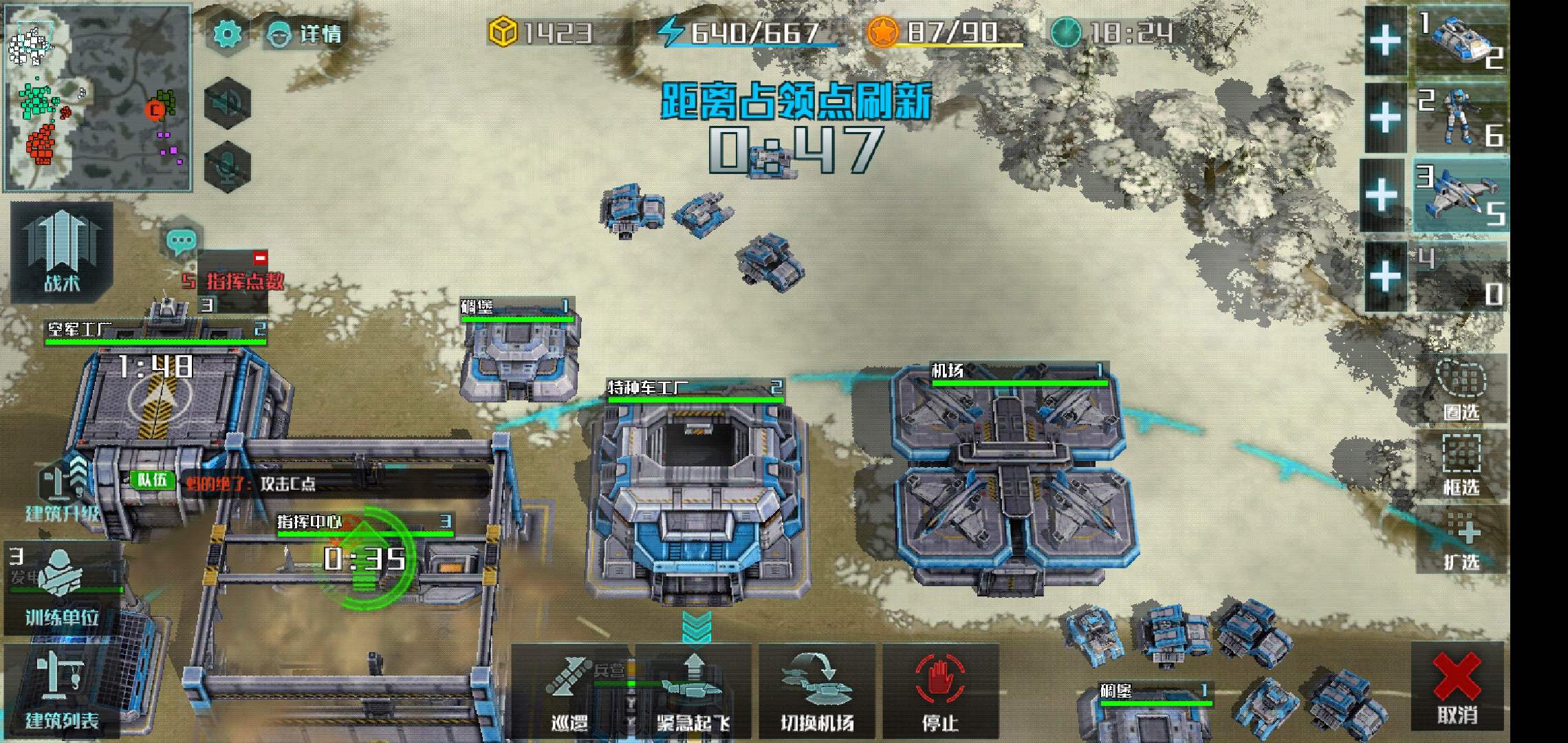Open the chat bubble icon
This screenshot has width=1568, height=743.
pos(182,241)
